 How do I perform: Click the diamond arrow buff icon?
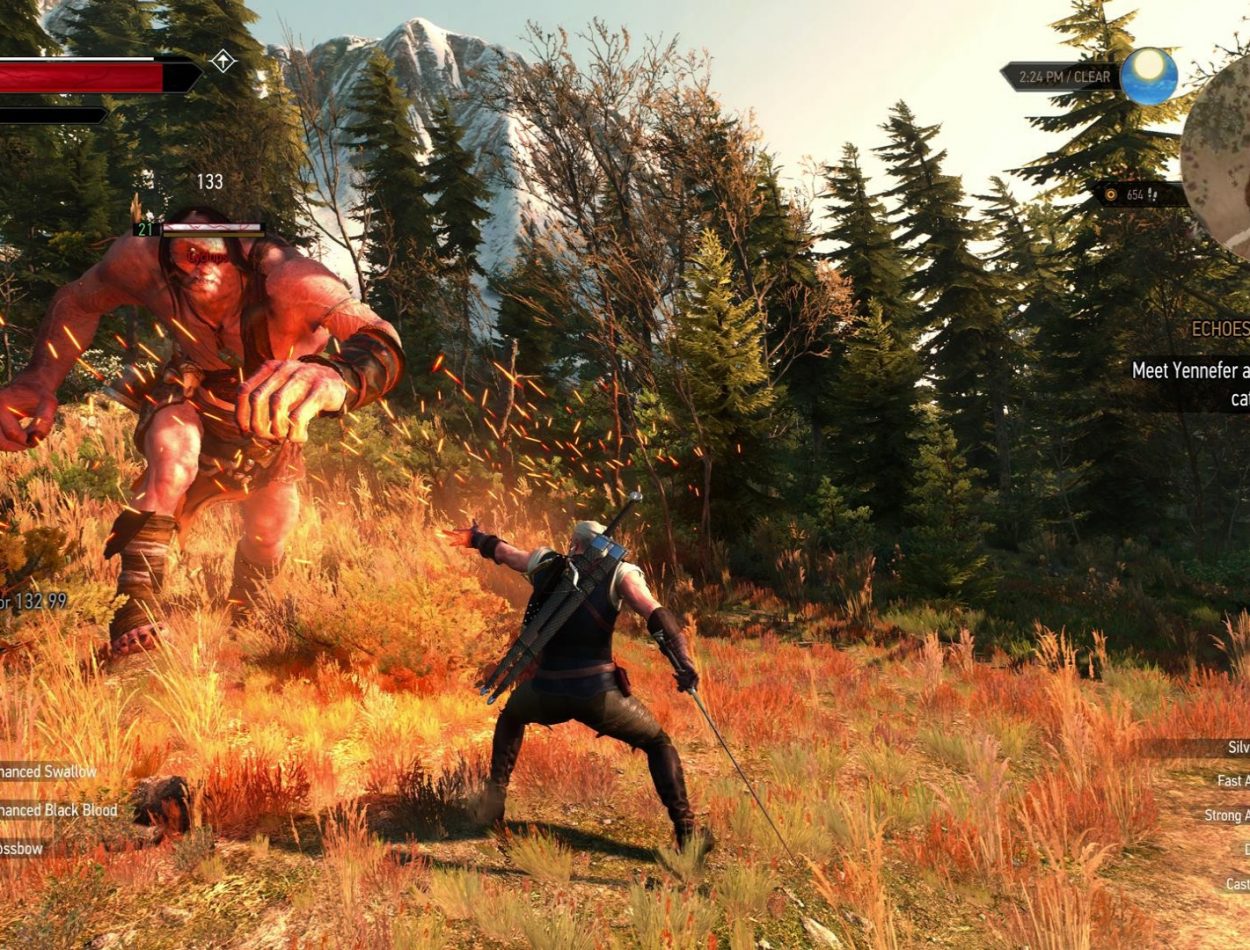pos(222,62)
